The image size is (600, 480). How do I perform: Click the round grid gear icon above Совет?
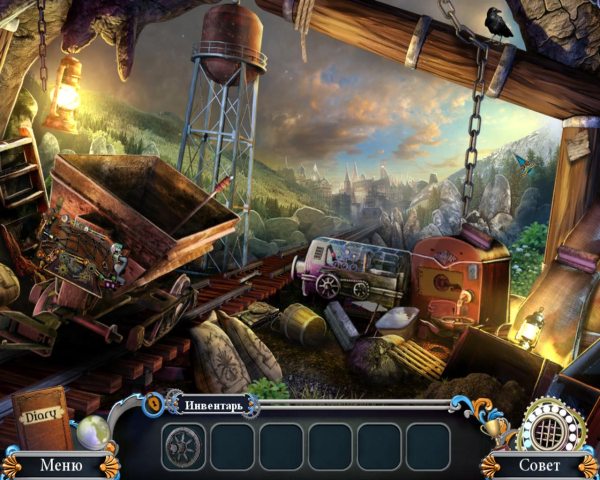[548, 427]
